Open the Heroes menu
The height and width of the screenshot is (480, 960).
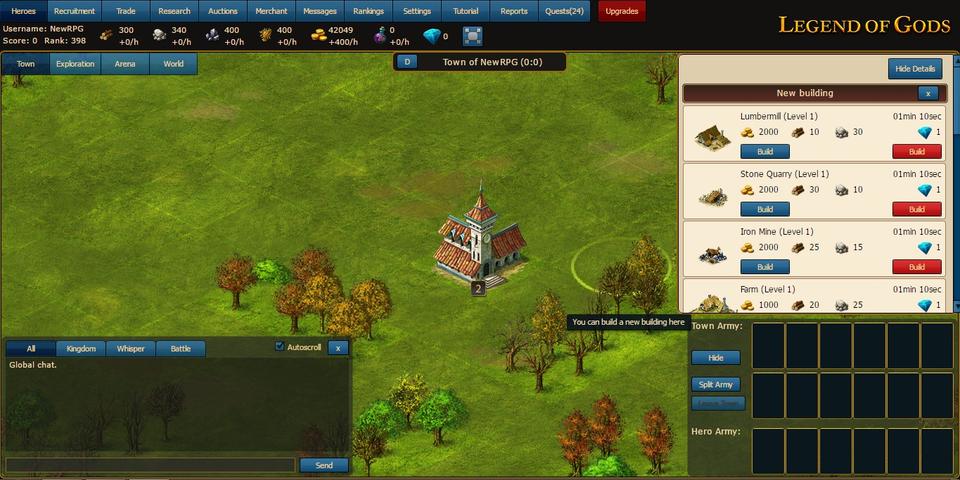click(24, 11)
